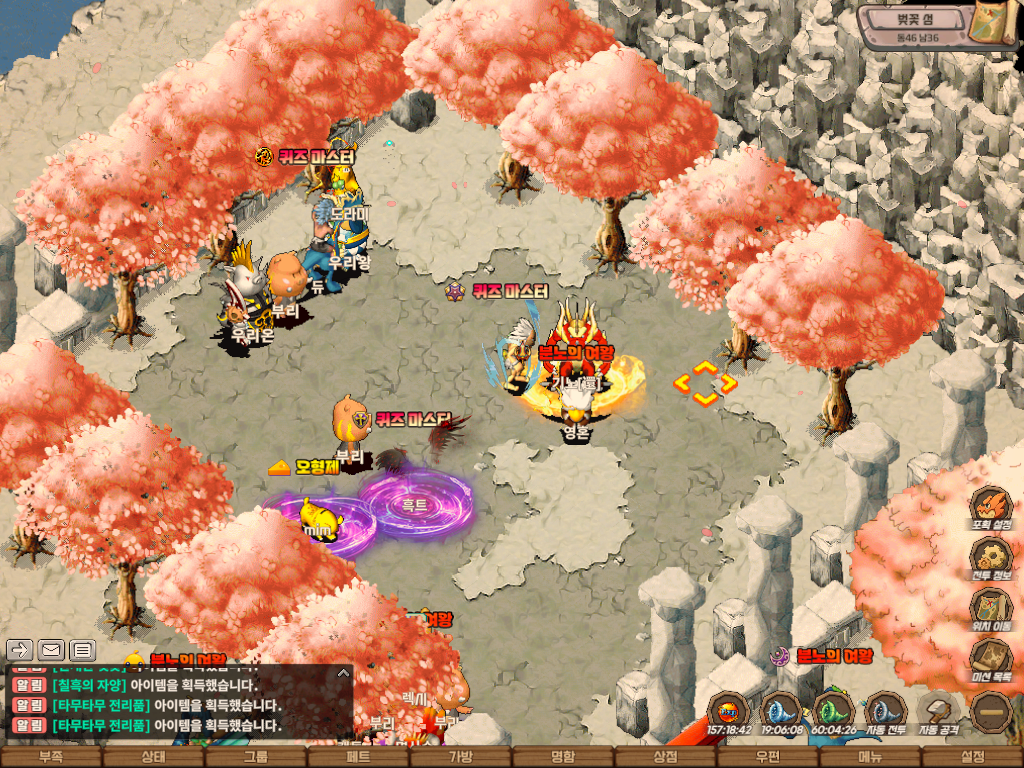This screenshot has width=1024, height=768.
Task: Open the 가방 (bag) inventory
Action: tap(460, 757)
